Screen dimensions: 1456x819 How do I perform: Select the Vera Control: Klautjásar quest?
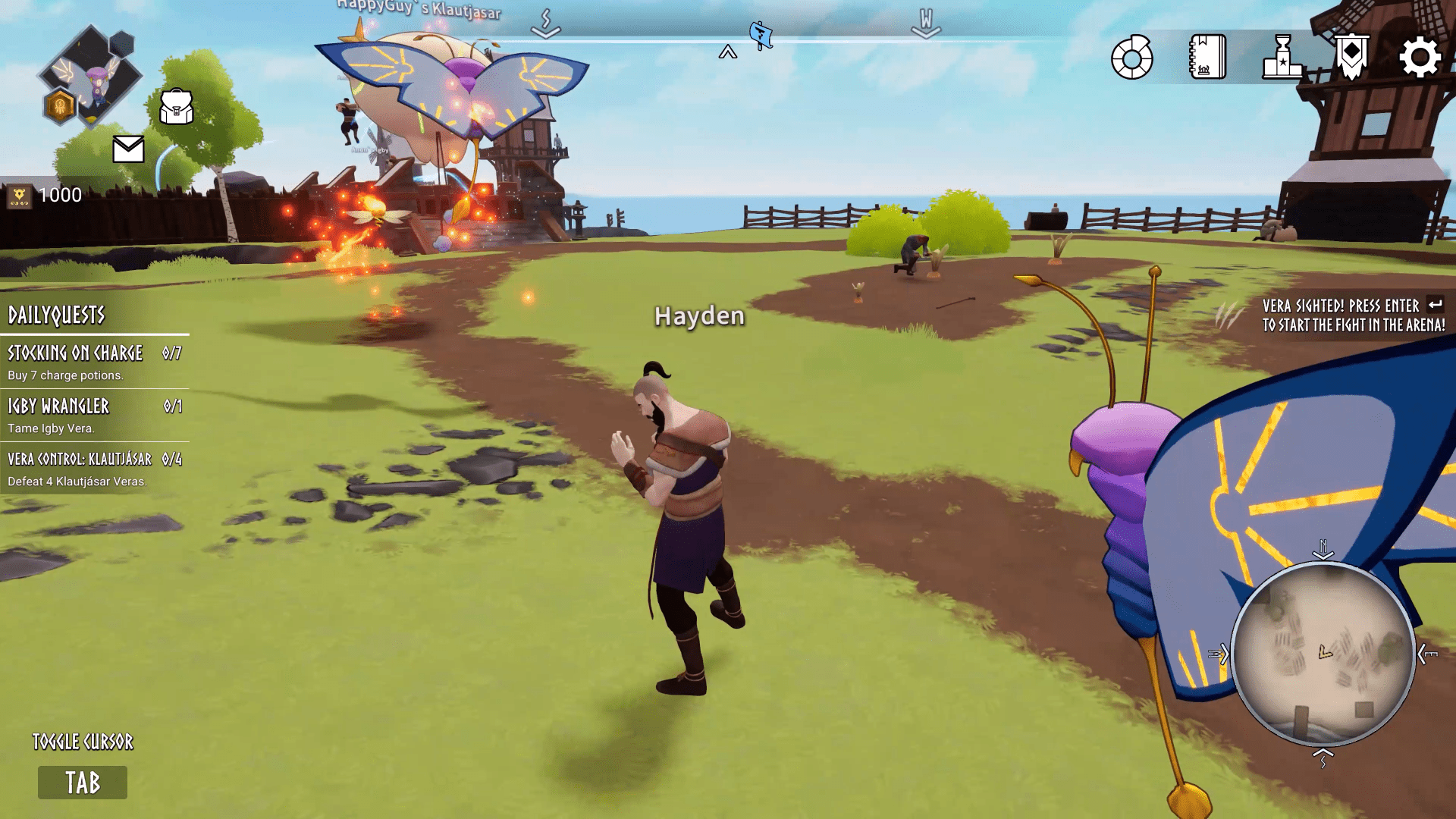pos(95,469)
